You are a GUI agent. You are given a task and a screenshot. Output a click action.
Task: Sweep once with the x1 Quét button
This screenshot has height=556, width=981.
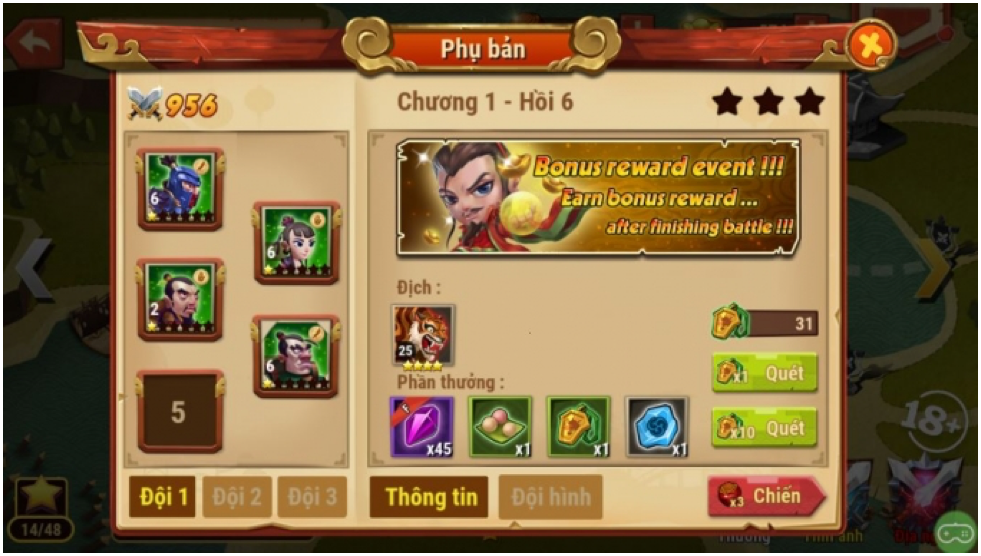pyautogui.click(x=764, y=373)
